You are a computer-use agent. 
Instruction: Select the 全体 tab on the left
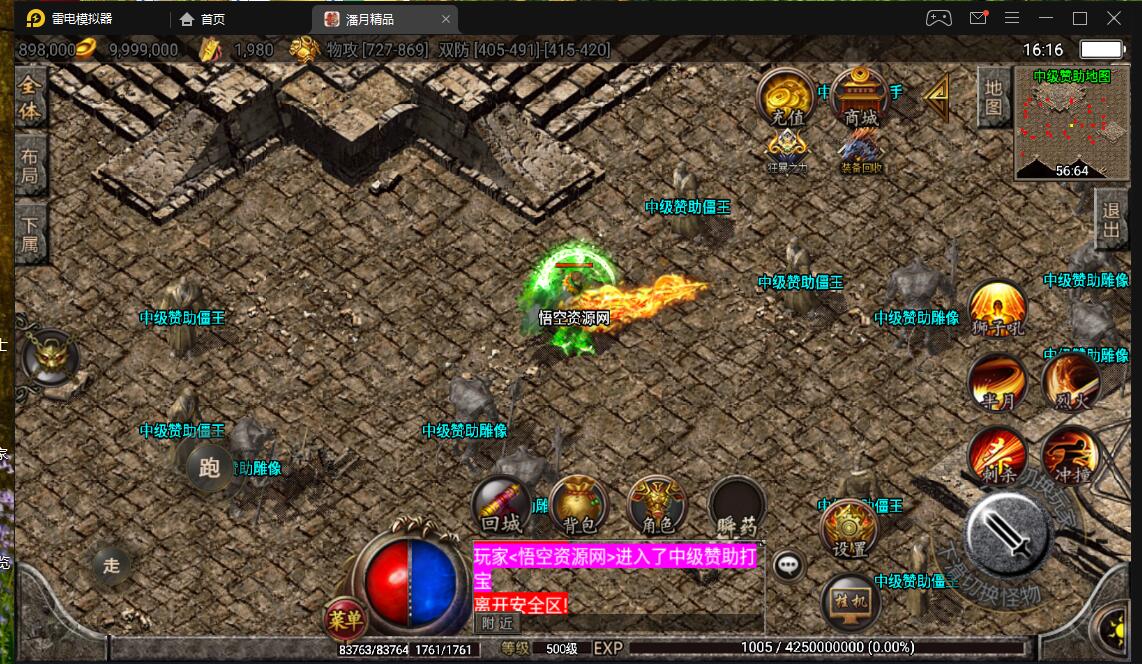(x=31, y=98)
